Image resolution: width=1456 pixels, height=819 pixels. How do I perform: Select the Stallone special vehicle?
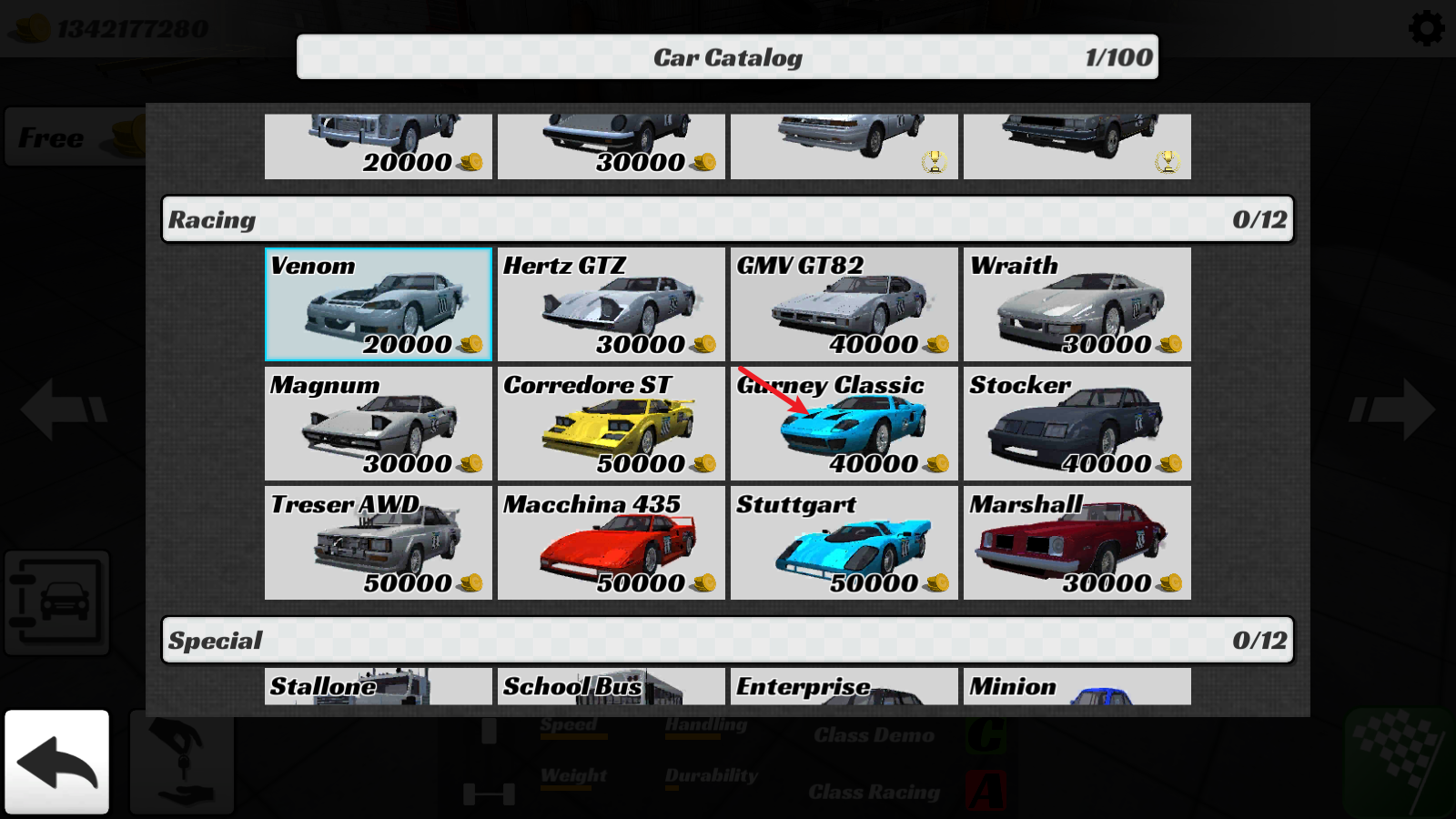click(x=379, y=687)
